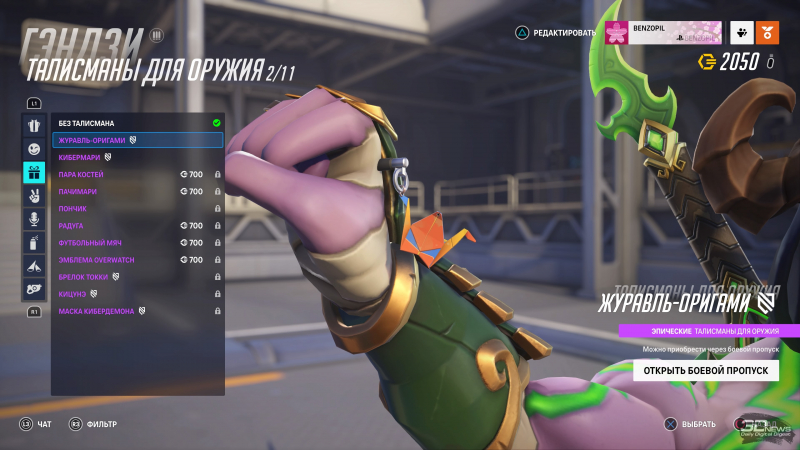Screen dimensions: 800x450
Task: Switch to the victory poses hand tab
Action: tap(34, 196)
